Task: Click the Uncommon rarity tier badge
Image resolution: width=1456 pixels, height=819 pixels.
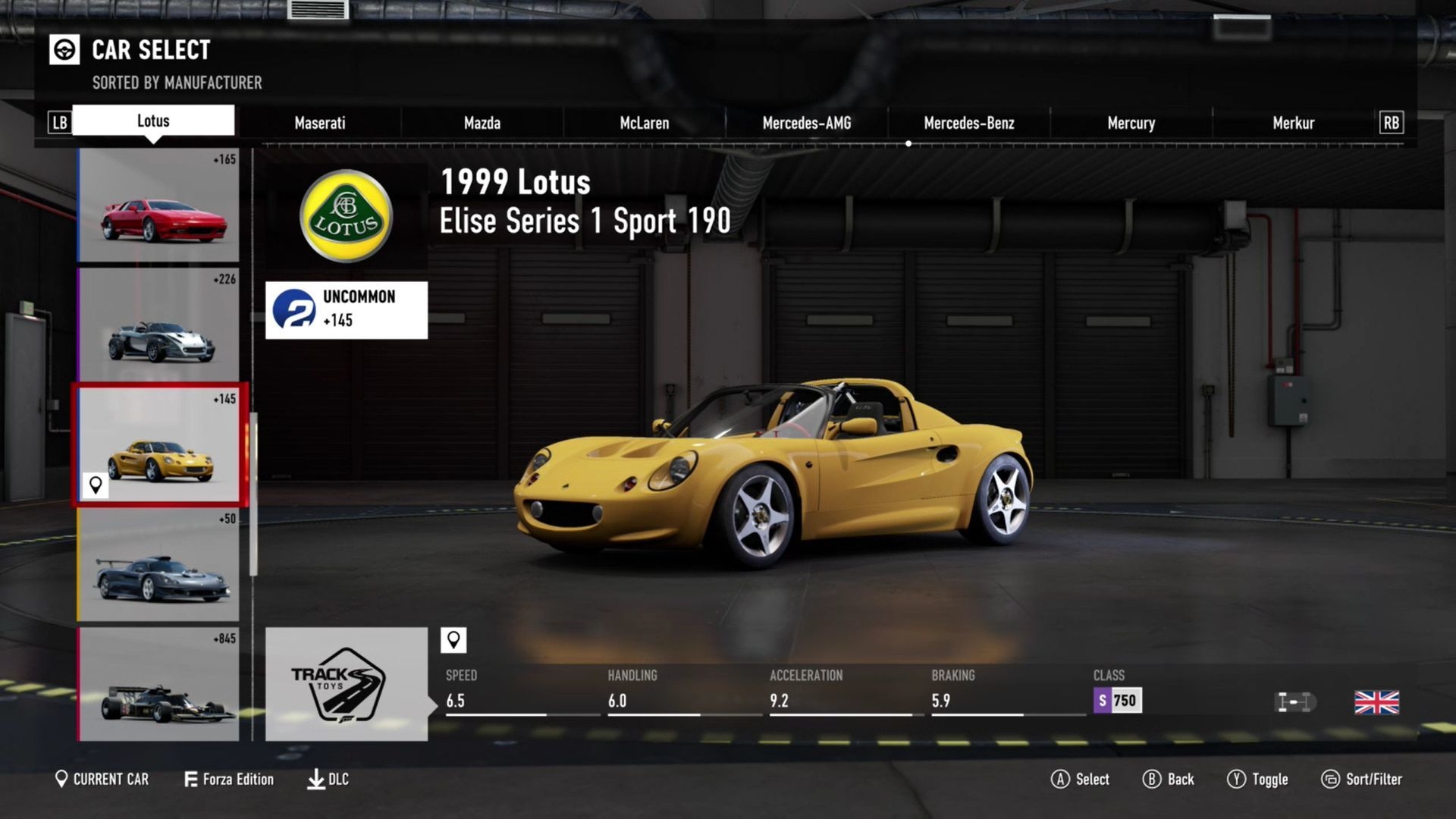Action: 346,309
